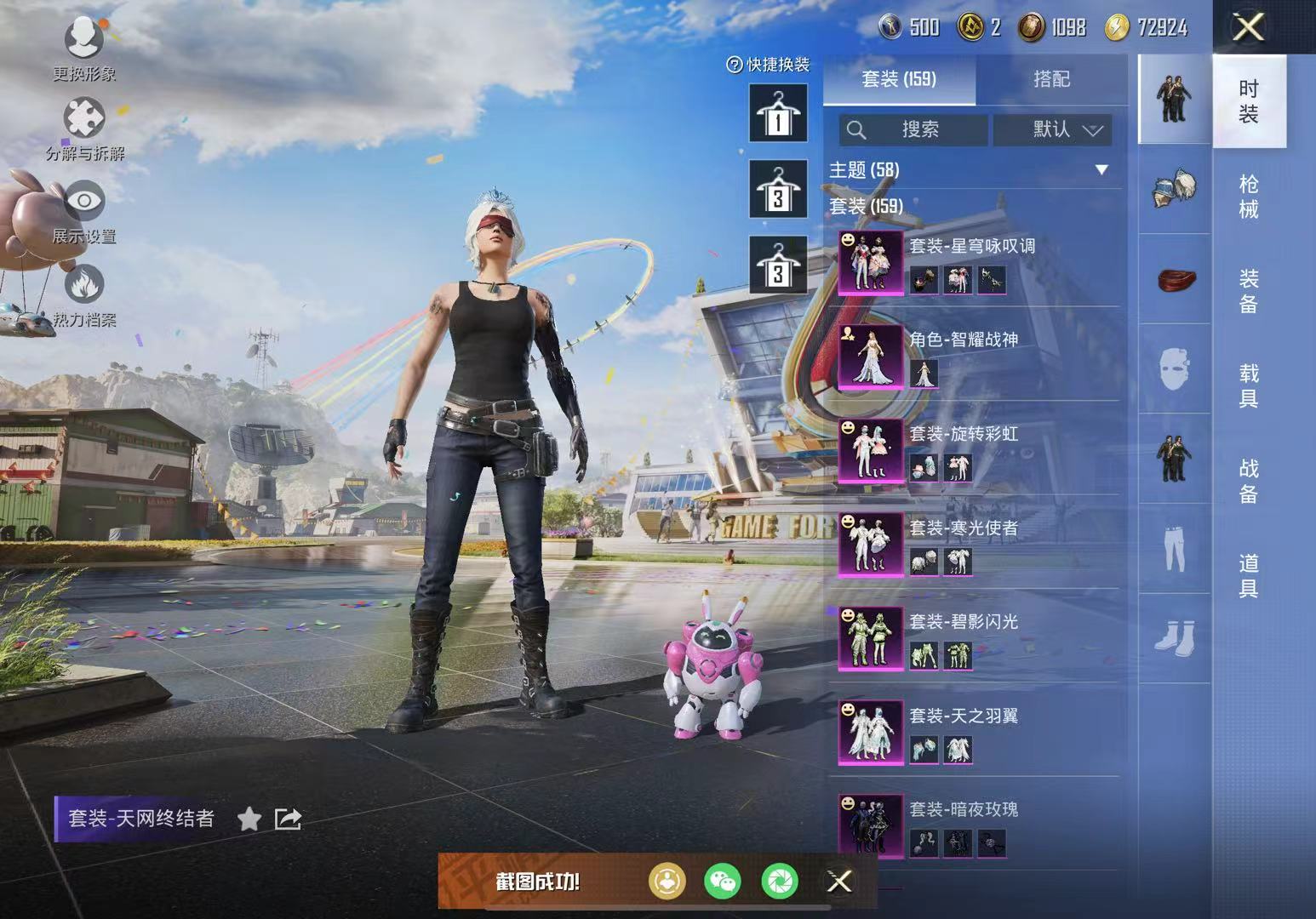The image size is (1316, 919).
Task: Open the 载具 vehicles category
Action: coord(1249,385)
